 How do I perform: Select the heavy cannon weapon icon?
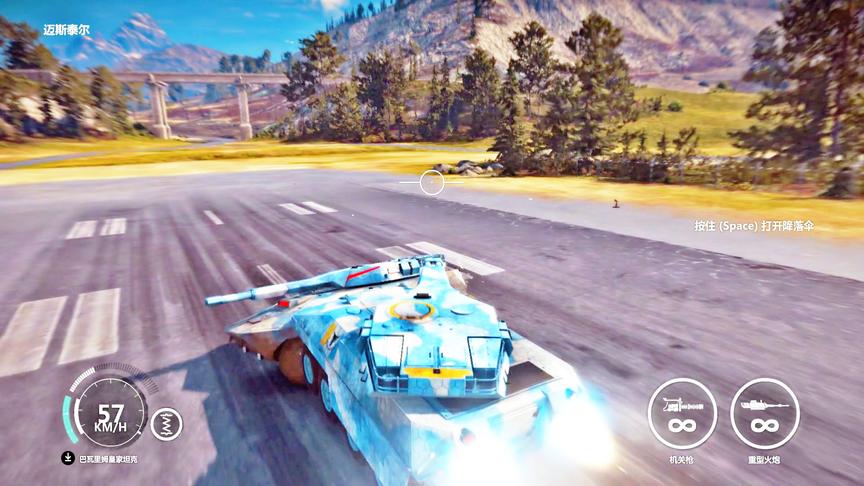tap(764, 413)
